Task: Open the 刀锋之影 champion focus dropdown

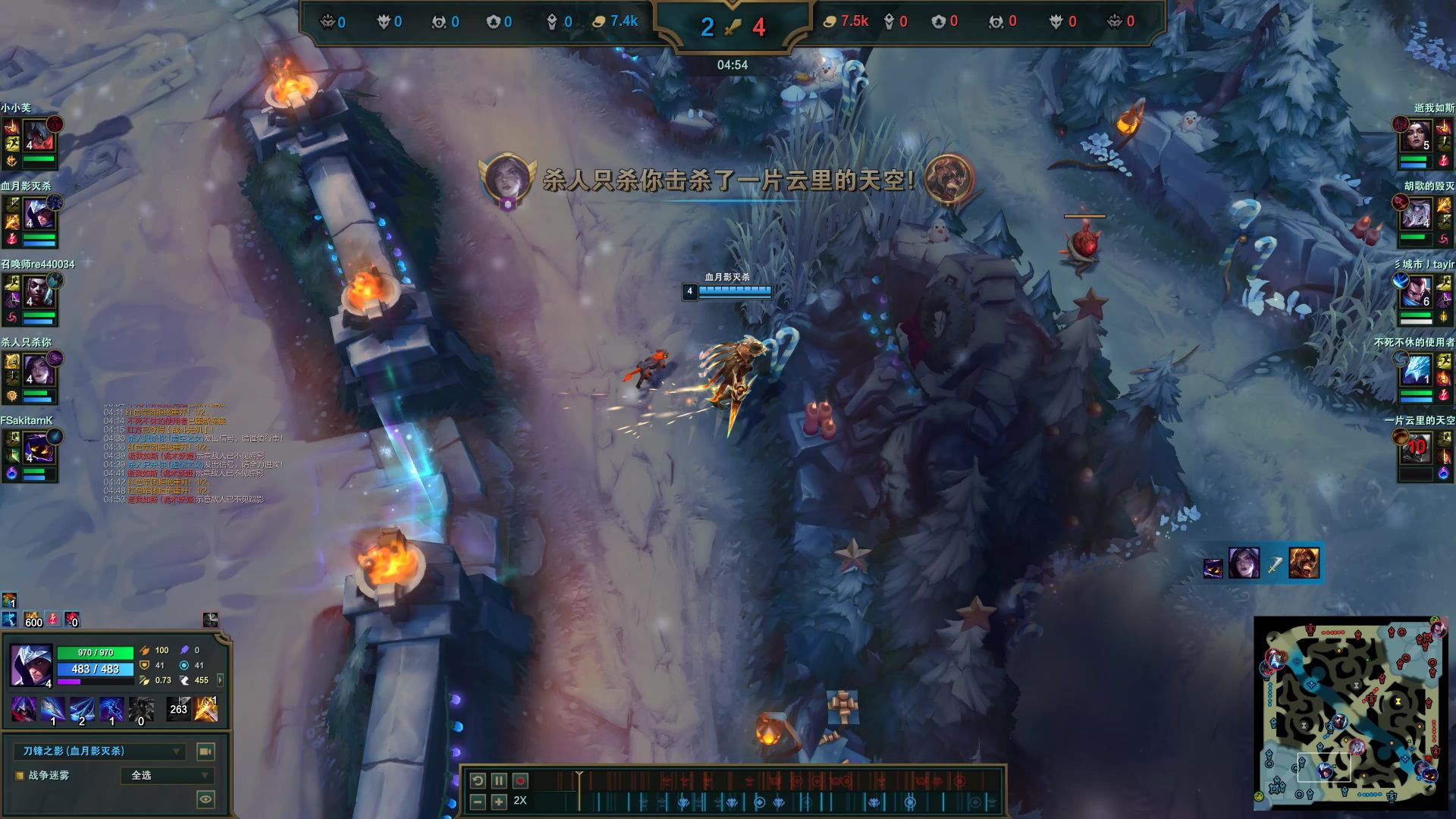Action: (99, 752)
